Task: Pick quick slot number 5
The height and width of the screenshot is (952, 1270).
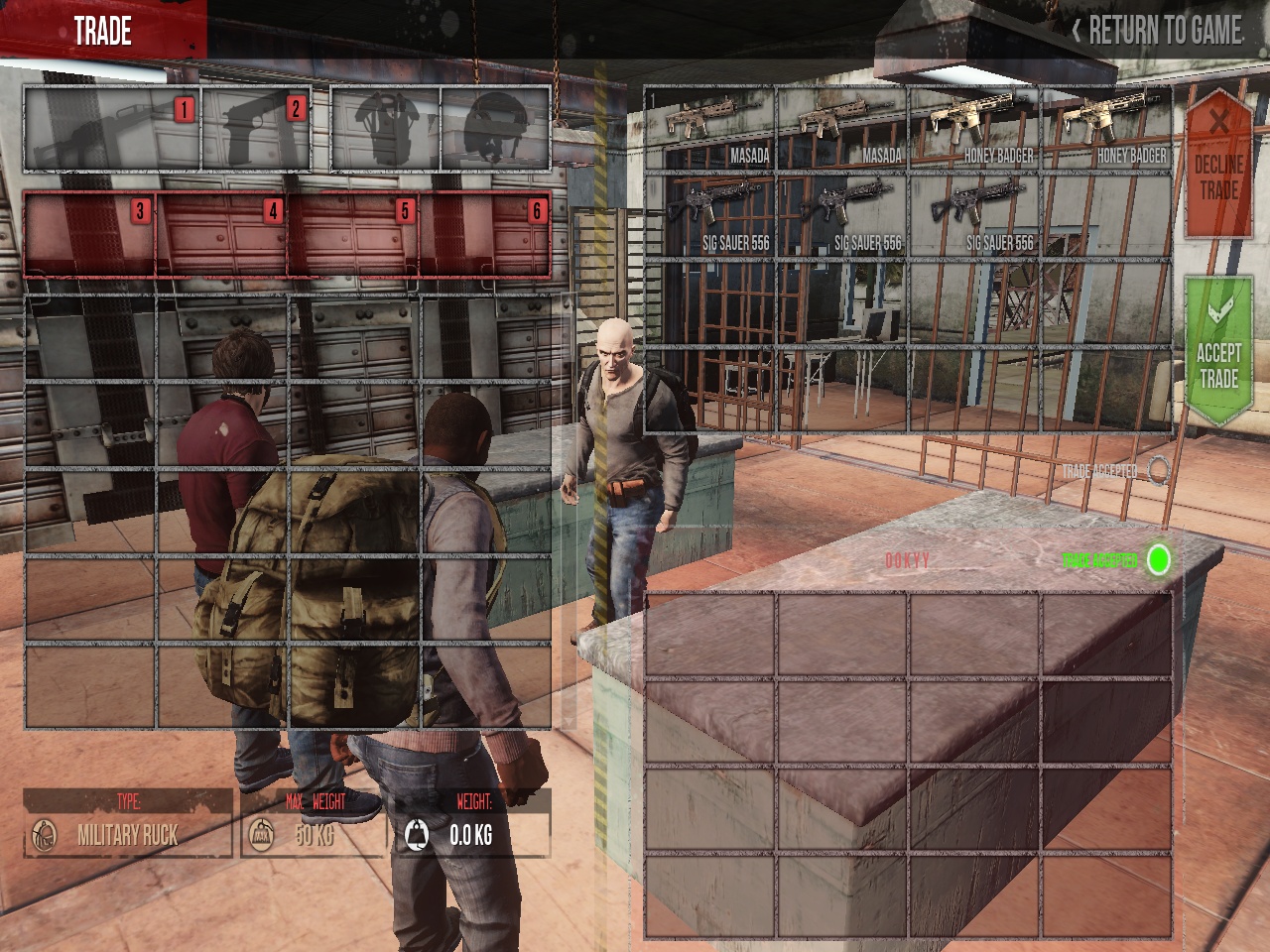Action: click(x=353, y=235)
